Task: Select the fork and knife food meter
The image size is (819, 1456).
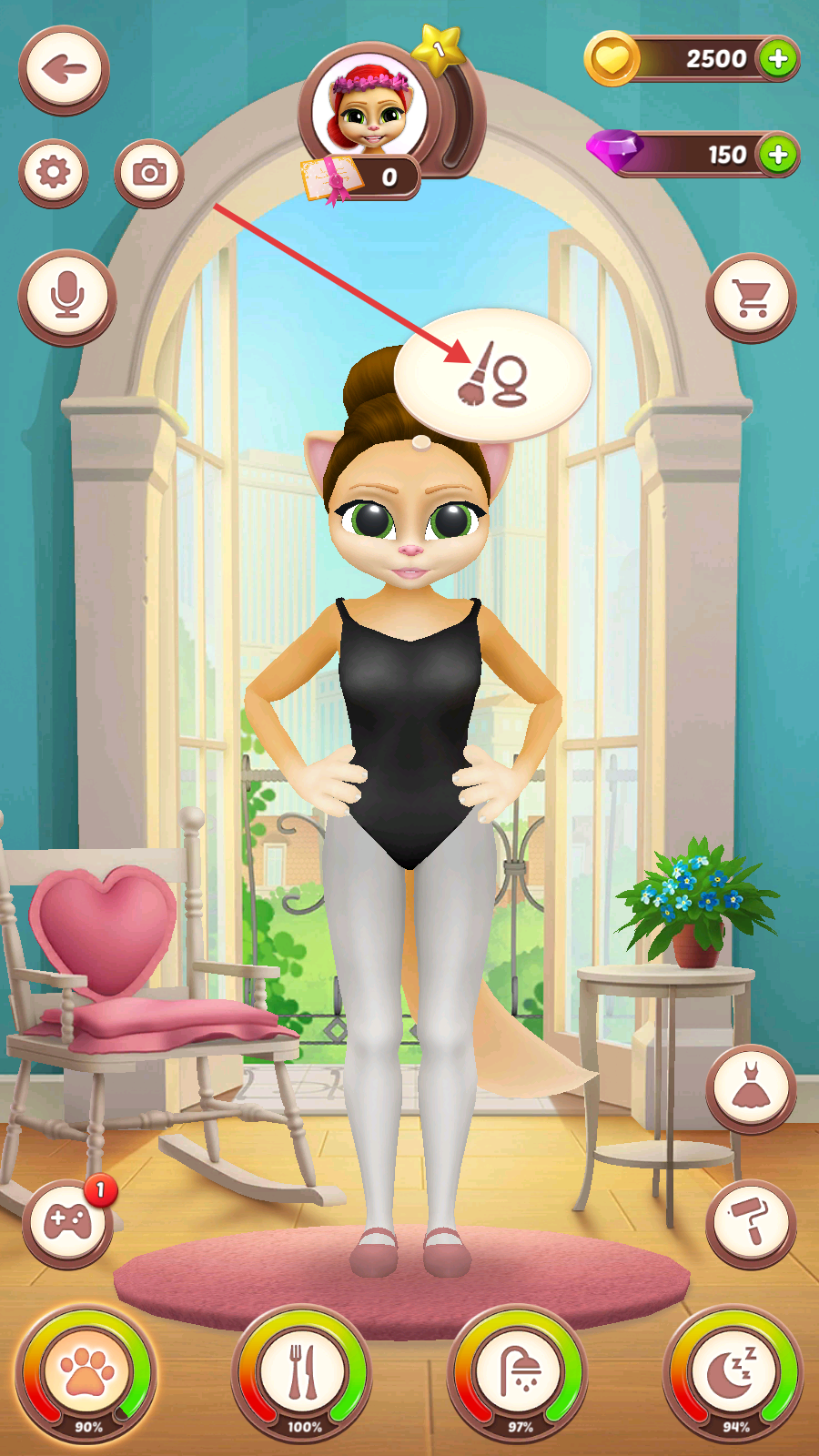Action: pyautogui.click(x=302, y=1373)
